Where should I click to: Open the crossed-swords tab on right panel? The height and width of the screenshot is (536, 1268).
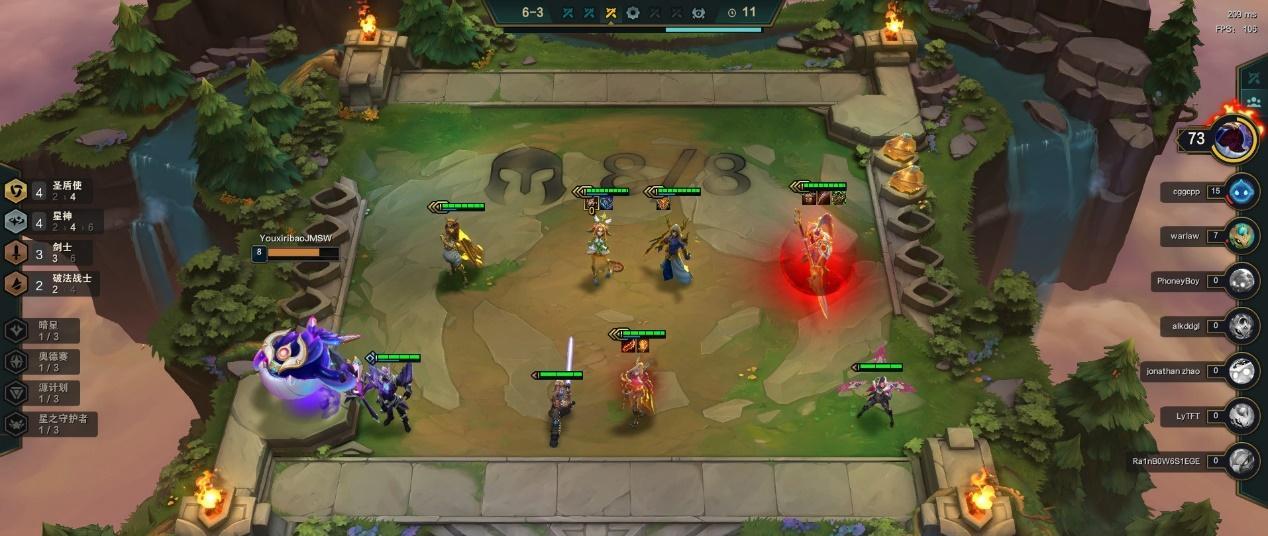coord(1253,78)
